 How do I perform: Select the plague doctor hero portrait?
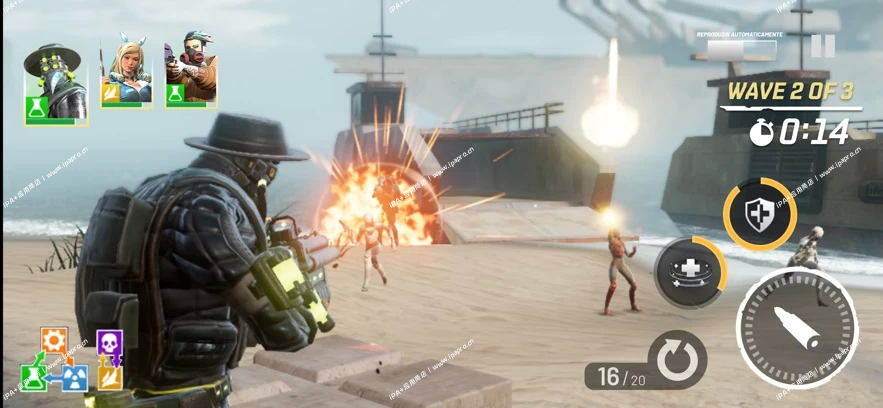point(55,82)
